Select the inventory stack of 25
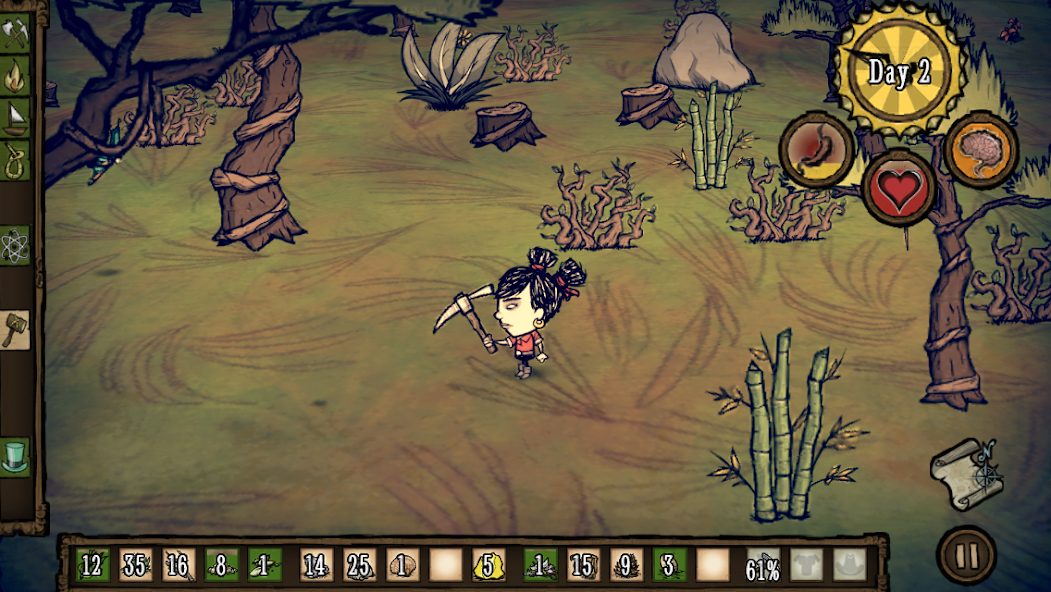 pyautogui.click(x=358, y=566)
